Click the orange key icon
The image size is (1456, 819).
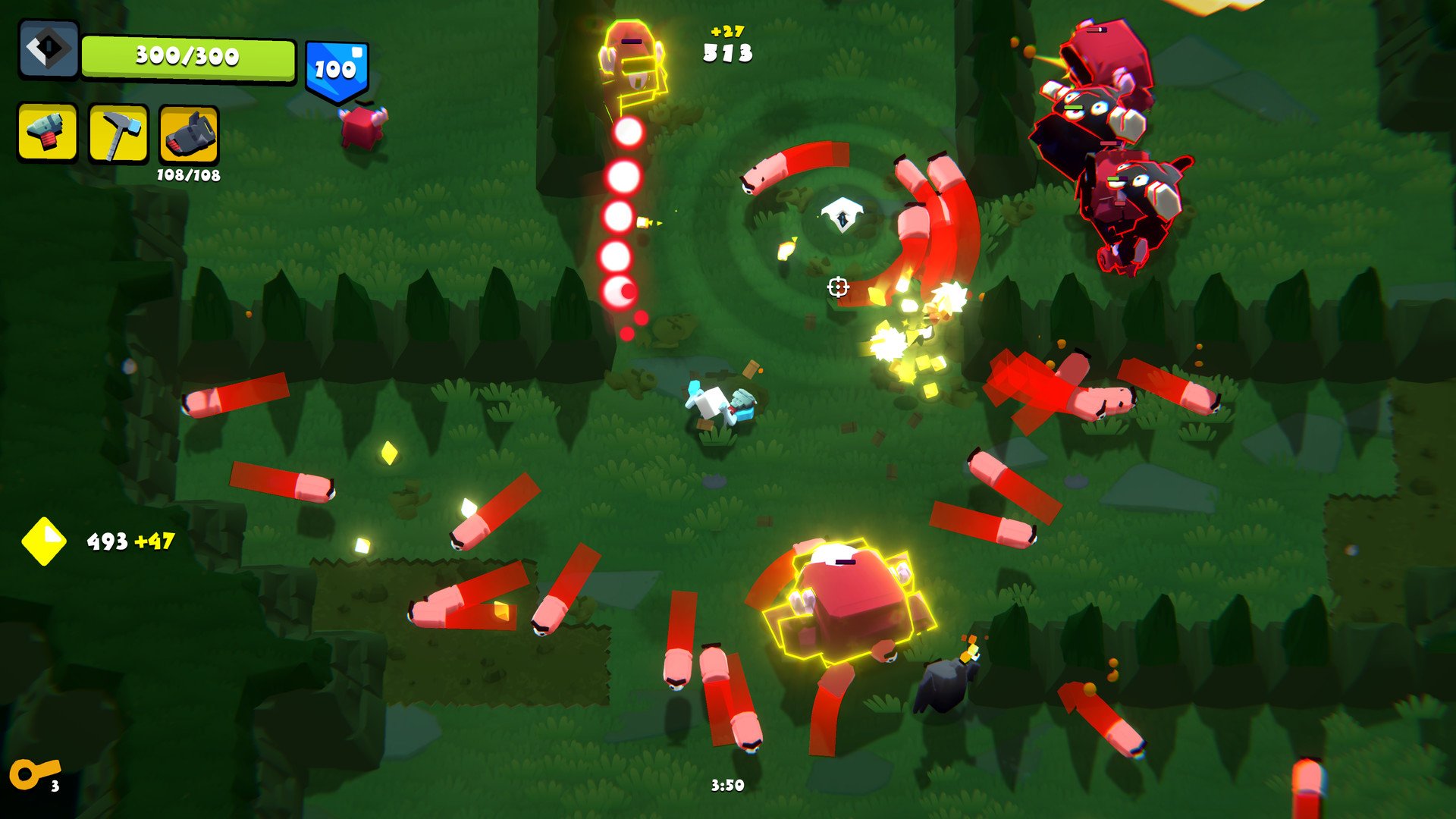click(32, 774)
